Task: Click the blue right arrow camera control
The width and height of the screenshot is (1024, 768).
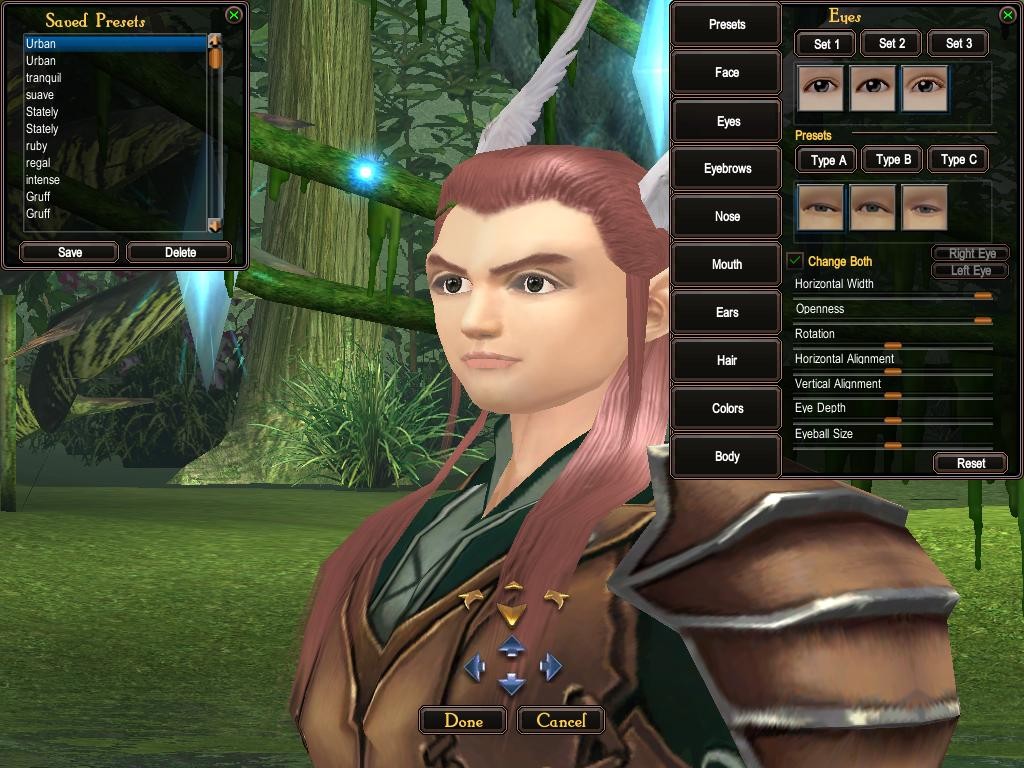Action: [551, 666]
